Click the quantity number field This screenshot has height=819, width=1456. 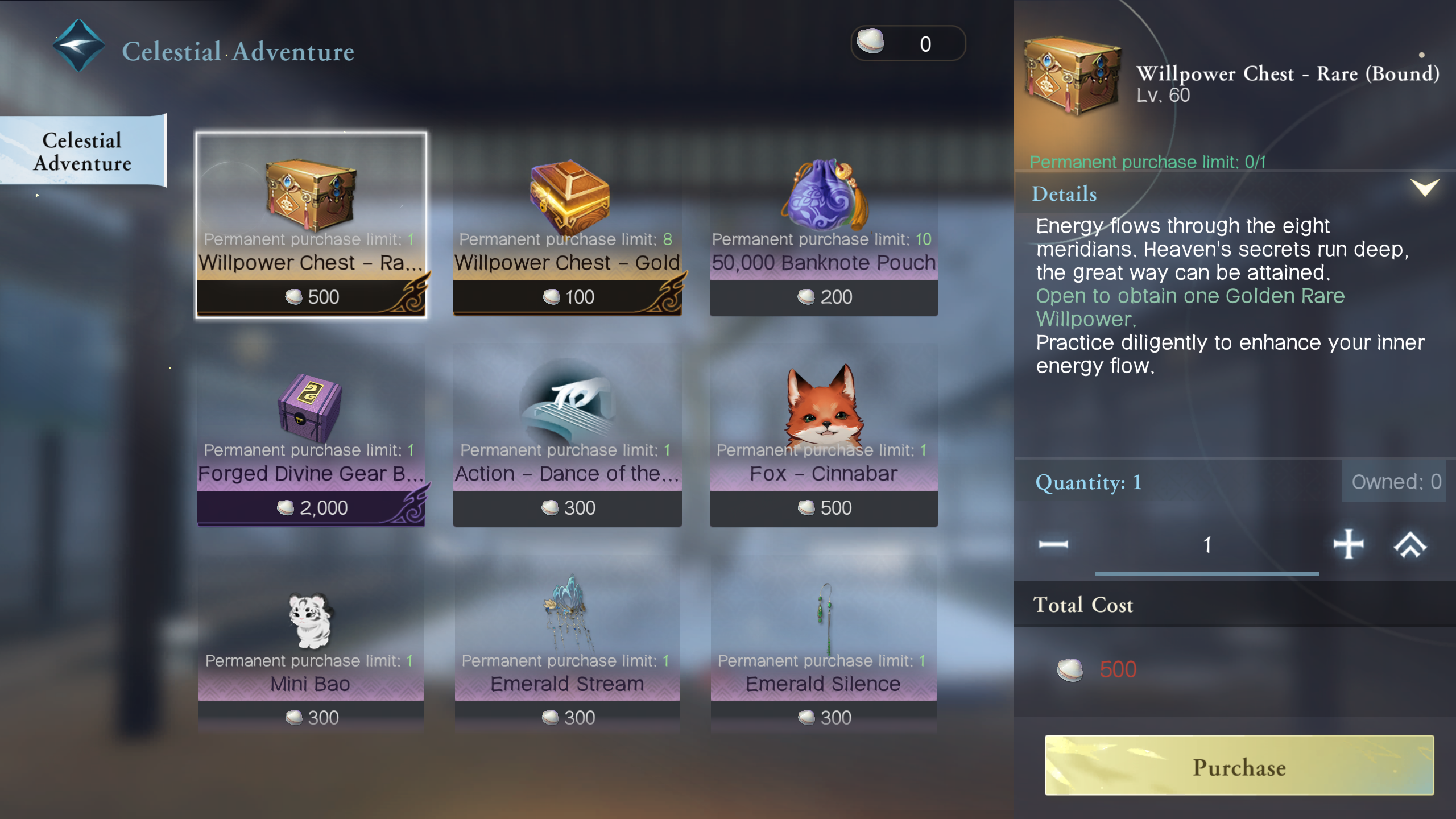[1207, 545]
